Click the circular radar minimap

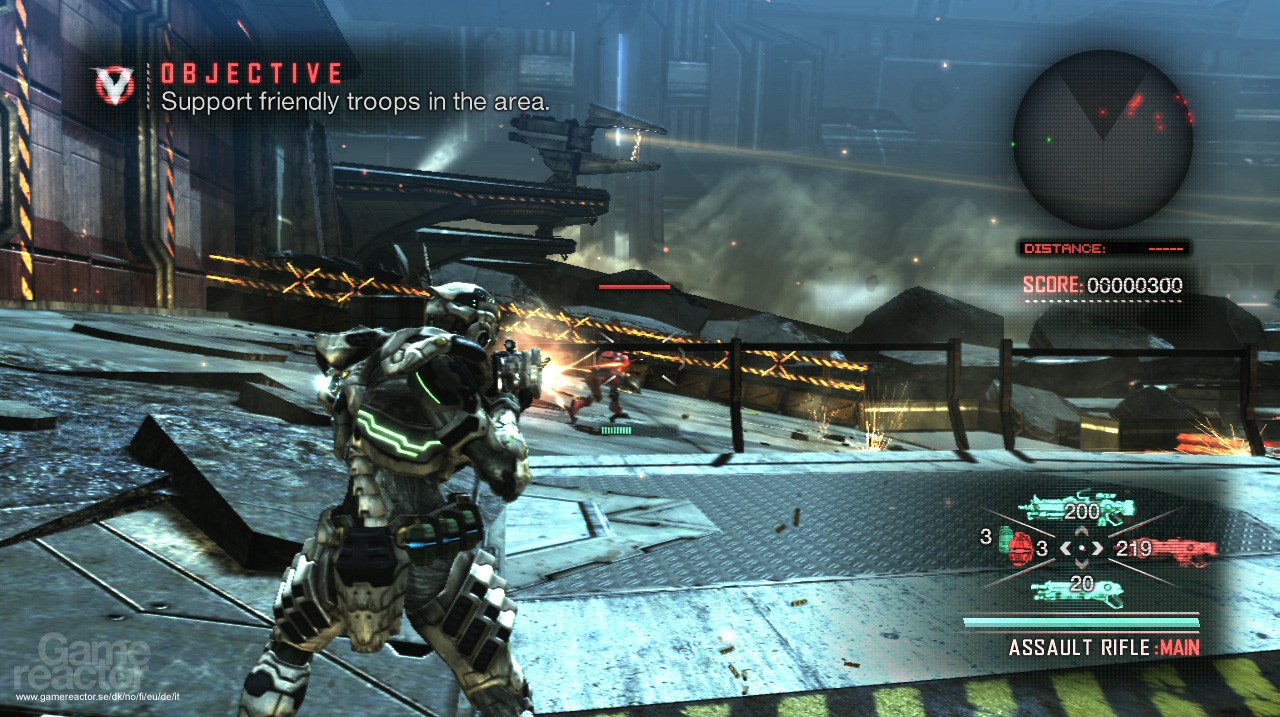tap(1103, 139)
